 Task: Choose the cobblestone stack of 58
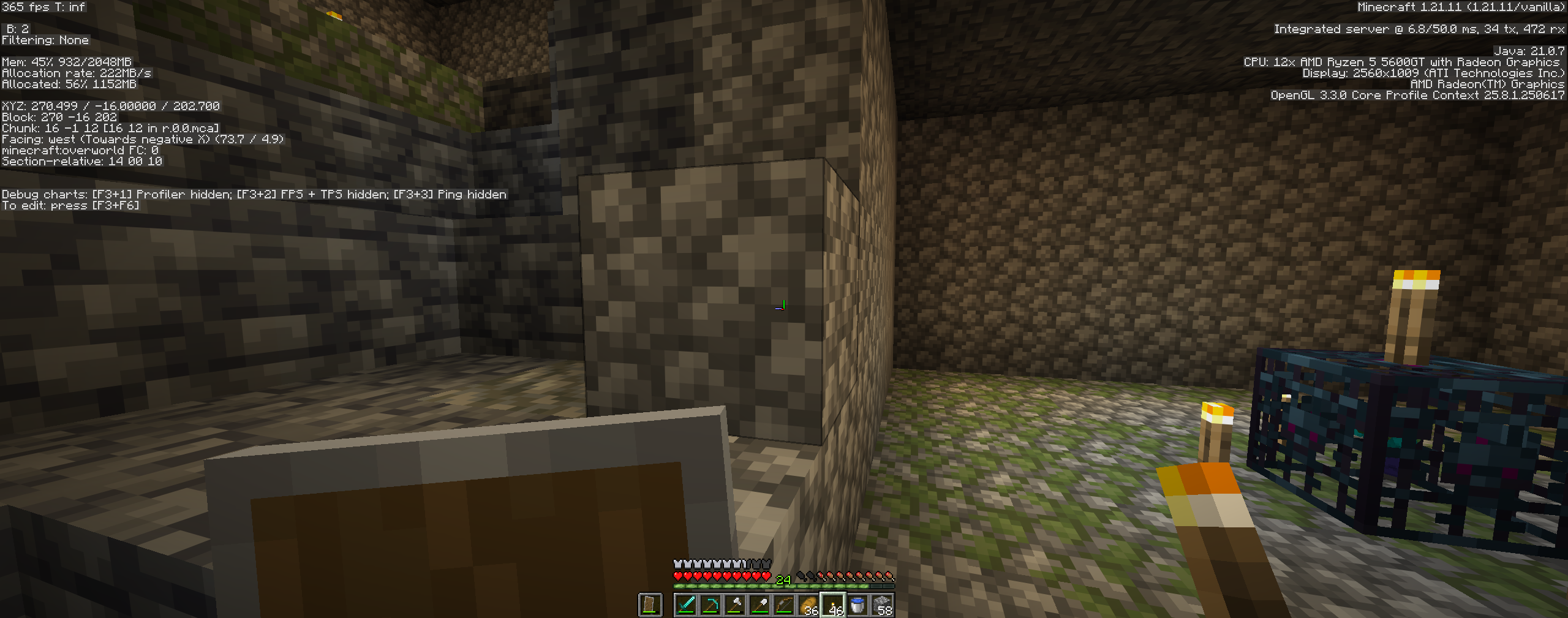tap(882, 605)
